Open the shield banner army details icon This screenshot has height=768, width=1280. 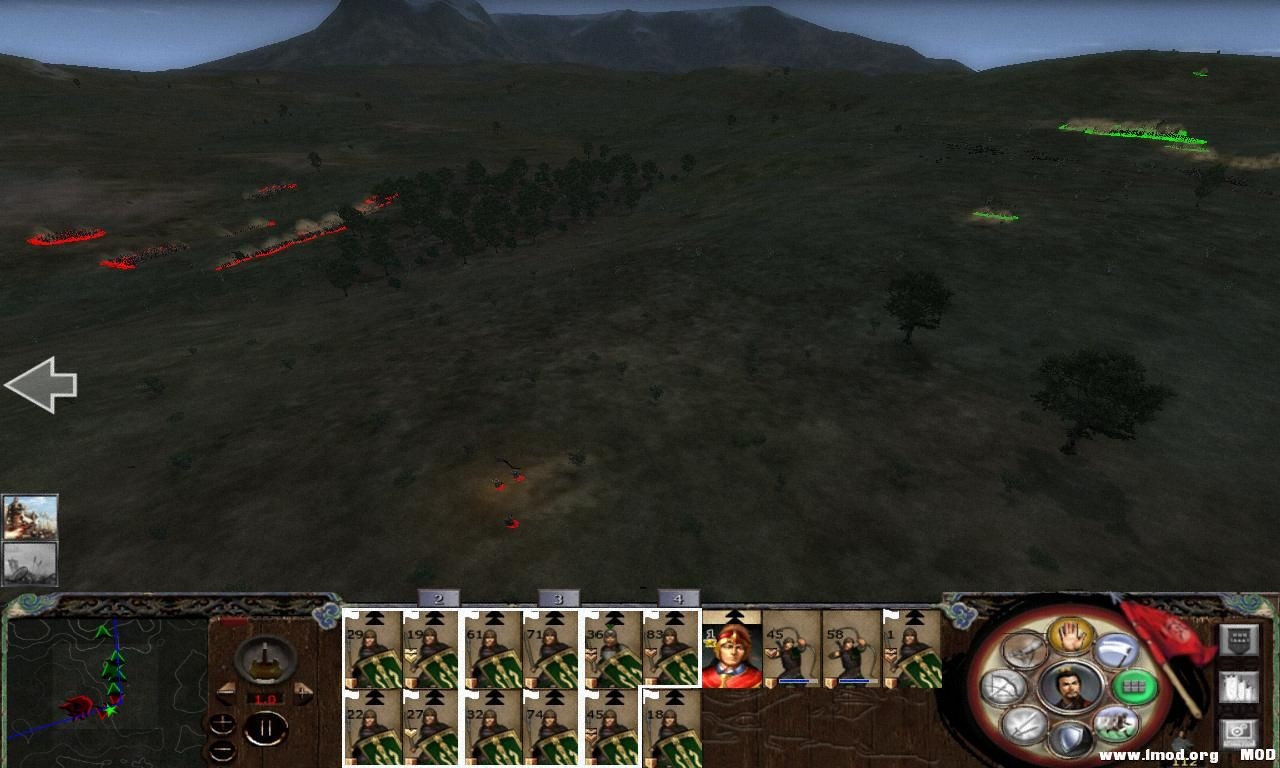point(1240,640)
